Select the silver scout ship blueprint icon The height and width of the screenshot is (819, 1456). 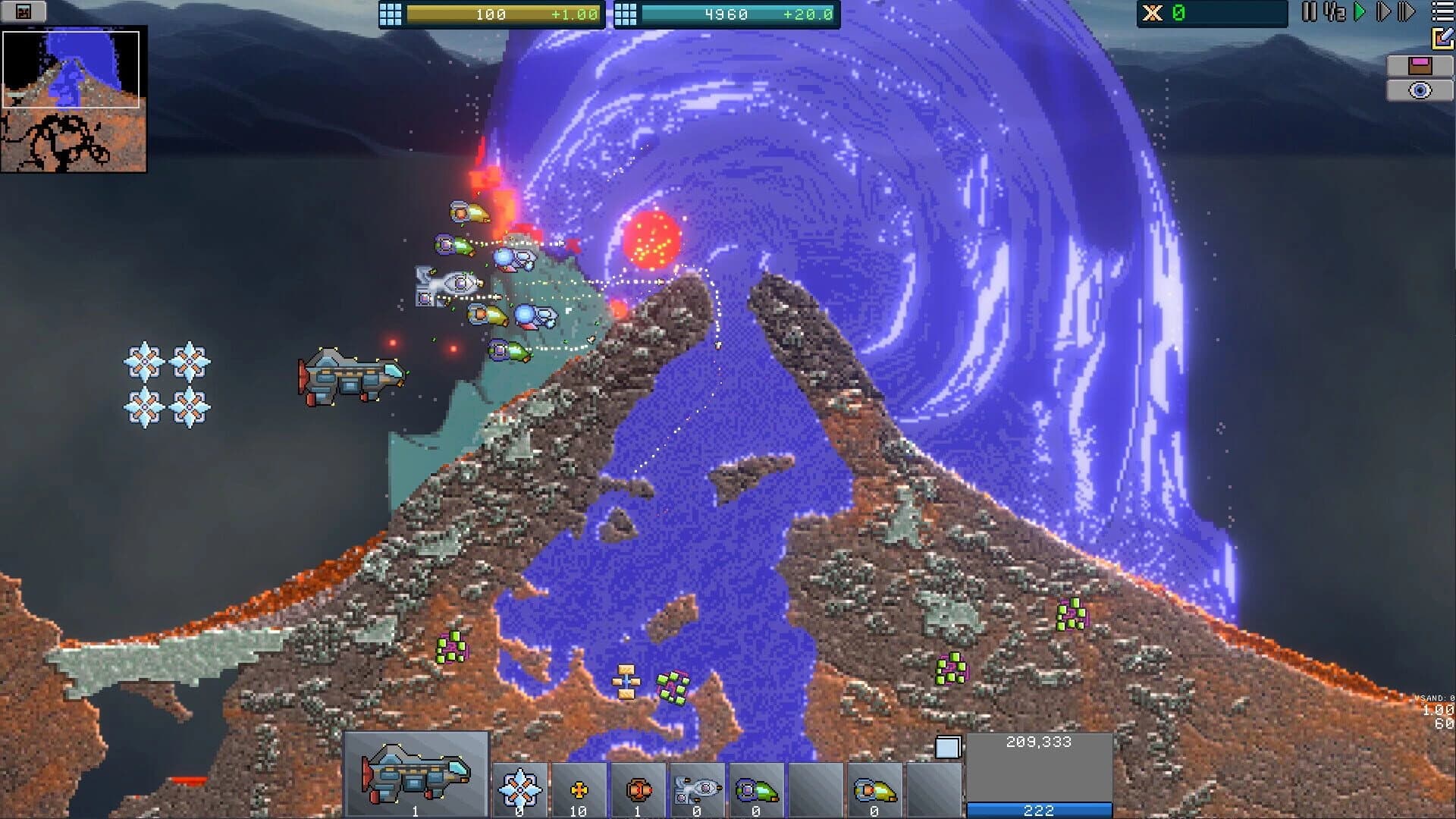tap(696, 789)
